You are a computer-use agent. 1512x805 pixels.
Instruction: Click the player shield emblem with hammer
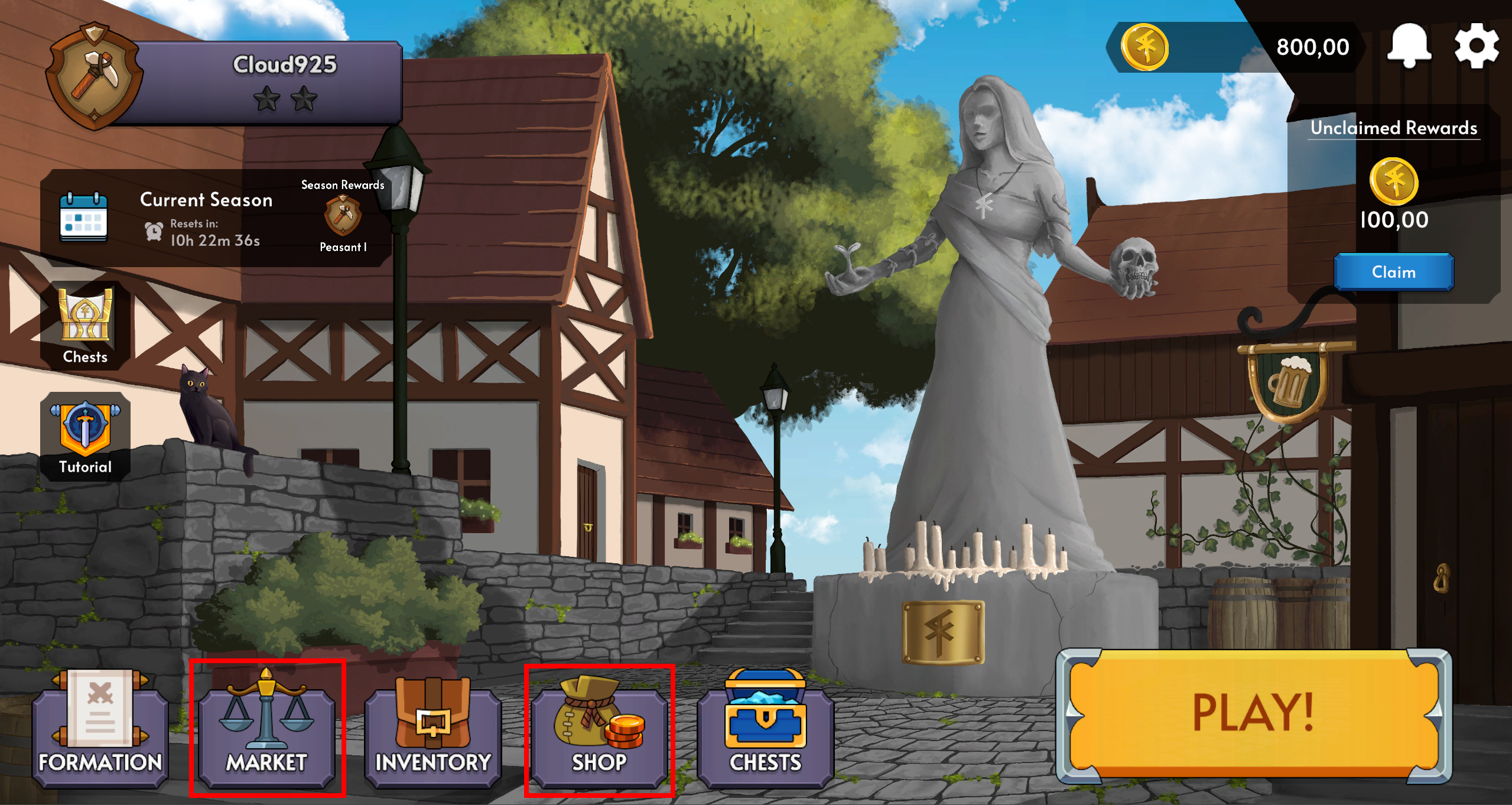(95, 77)
